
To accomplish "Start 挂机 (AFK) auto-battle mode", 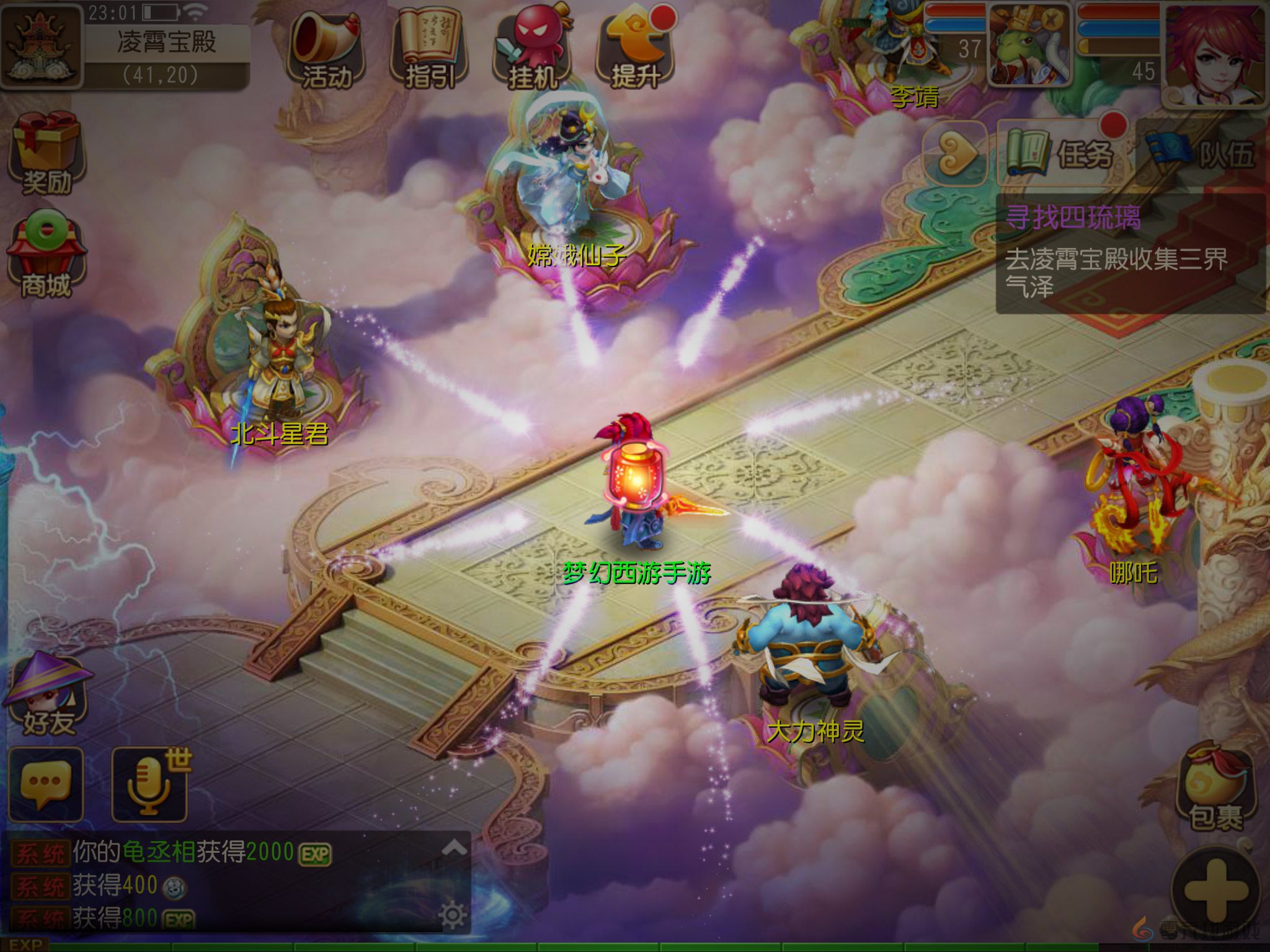I will pos(532,43).
